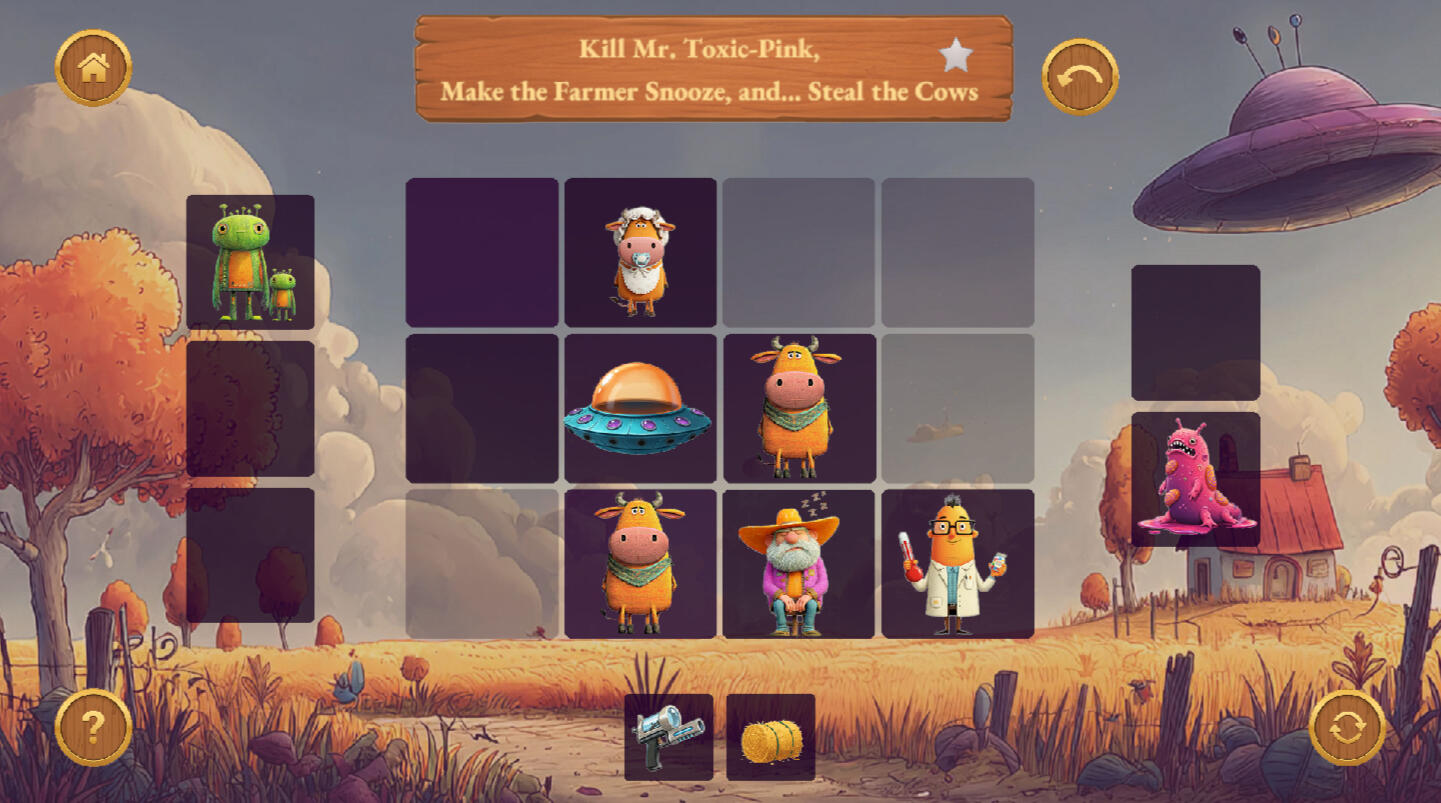Screen dimensions: 1441x803
Task: Select the teal flying saucer tile
Action: click(640, 408)
